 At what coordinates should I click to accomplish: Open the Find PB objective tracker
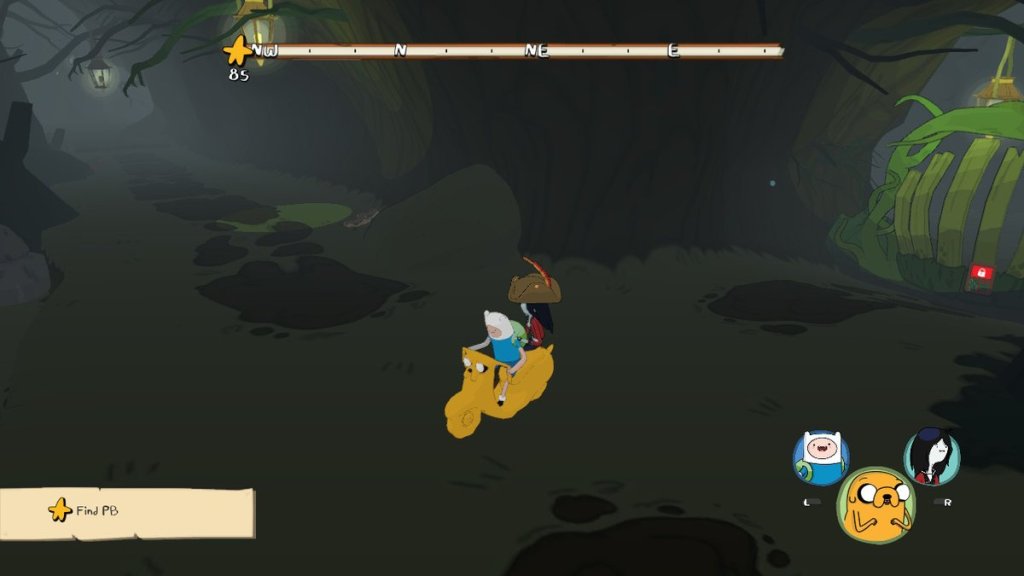tap(127, 512)
